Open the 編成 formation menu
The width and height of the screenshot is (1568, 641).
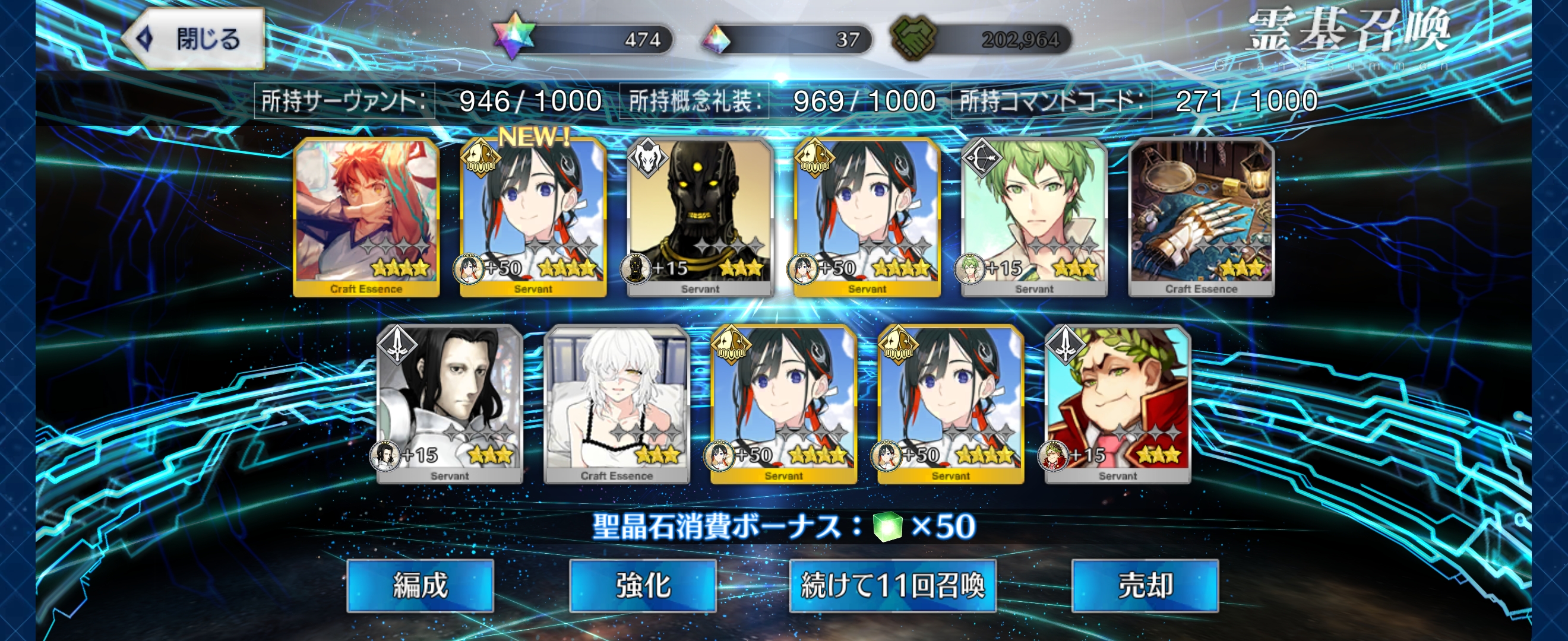pyautogui.click(x=420, y=586)
